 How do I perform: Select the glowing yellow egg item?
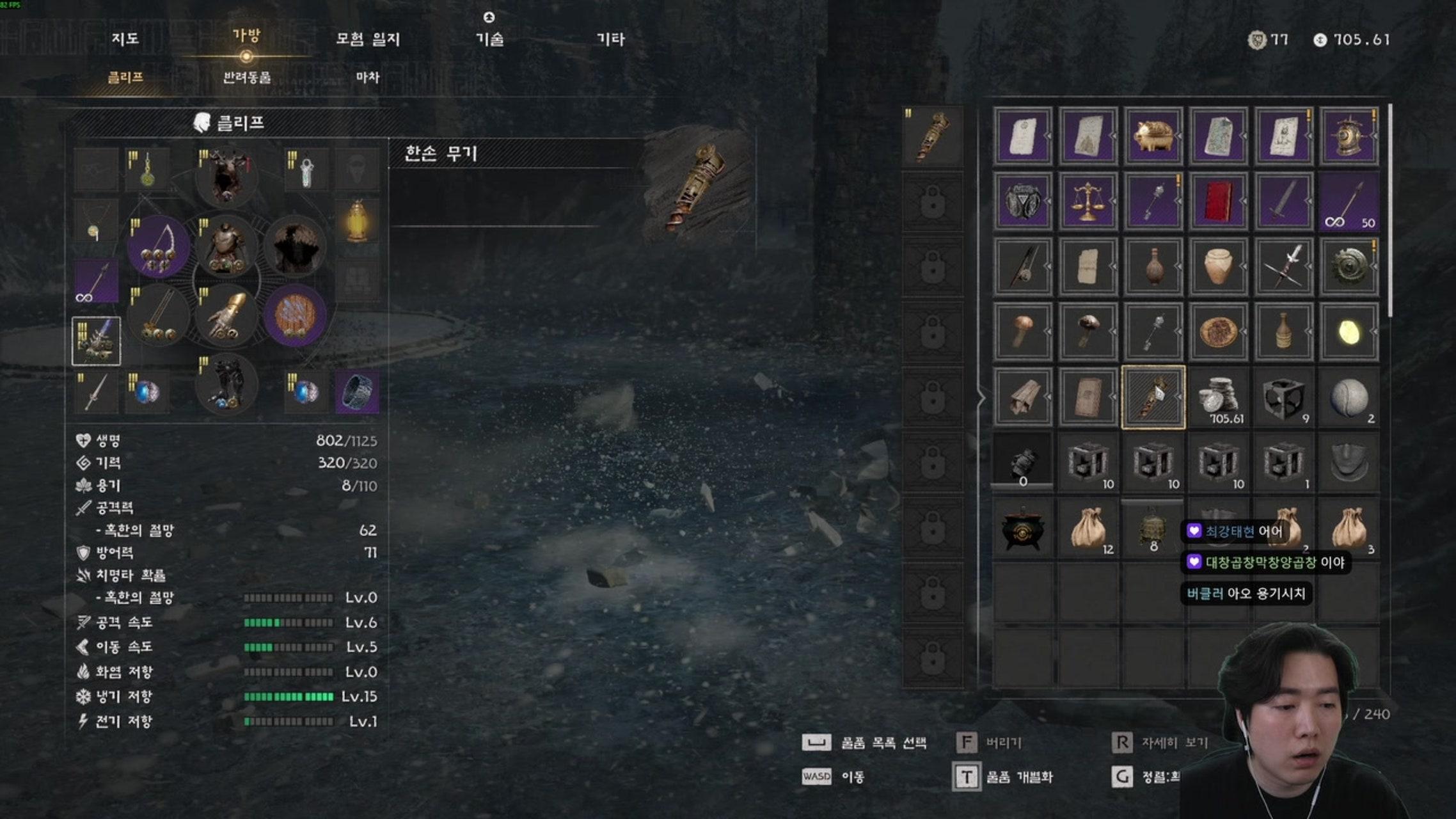click(1349, 331)
